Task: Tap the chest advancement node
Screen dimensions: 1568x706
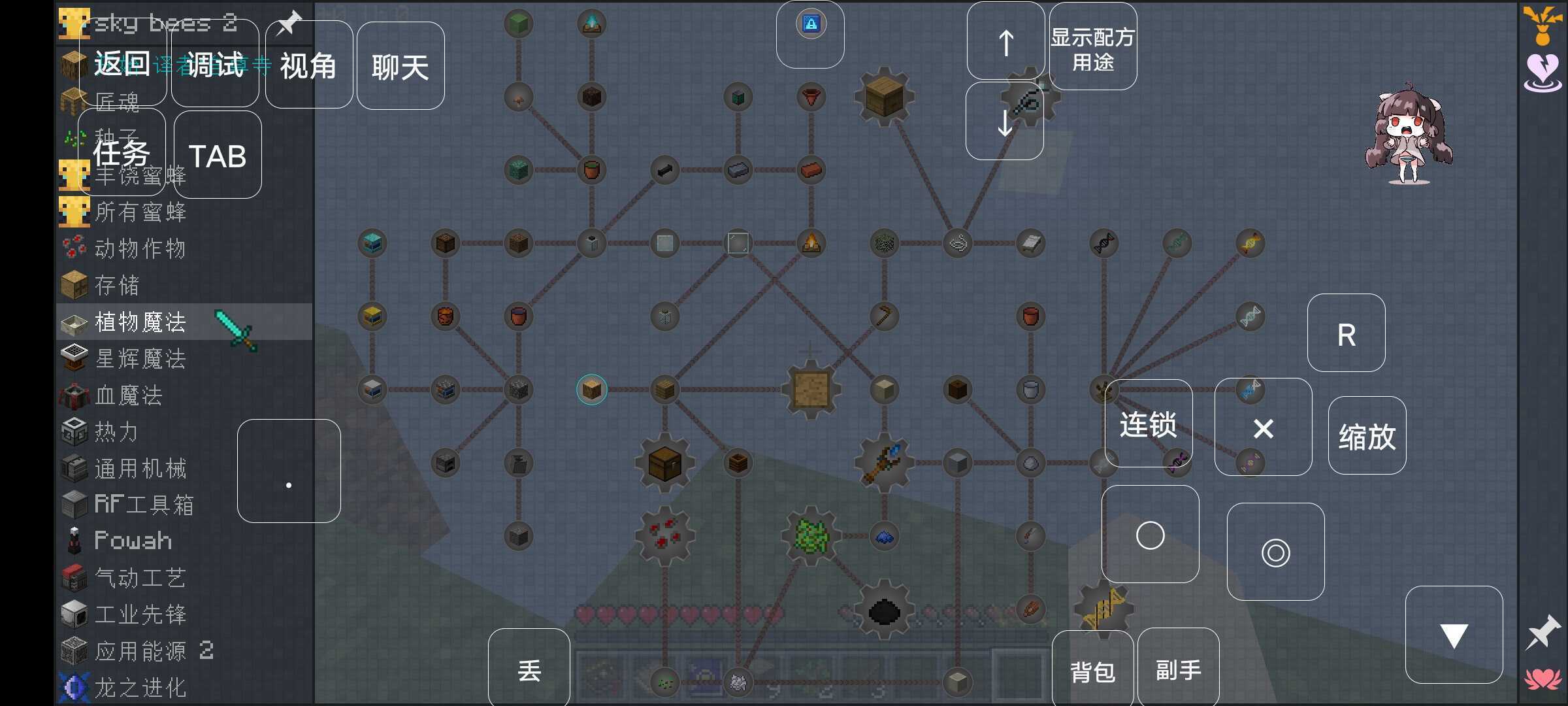Action: pos(664,462)
